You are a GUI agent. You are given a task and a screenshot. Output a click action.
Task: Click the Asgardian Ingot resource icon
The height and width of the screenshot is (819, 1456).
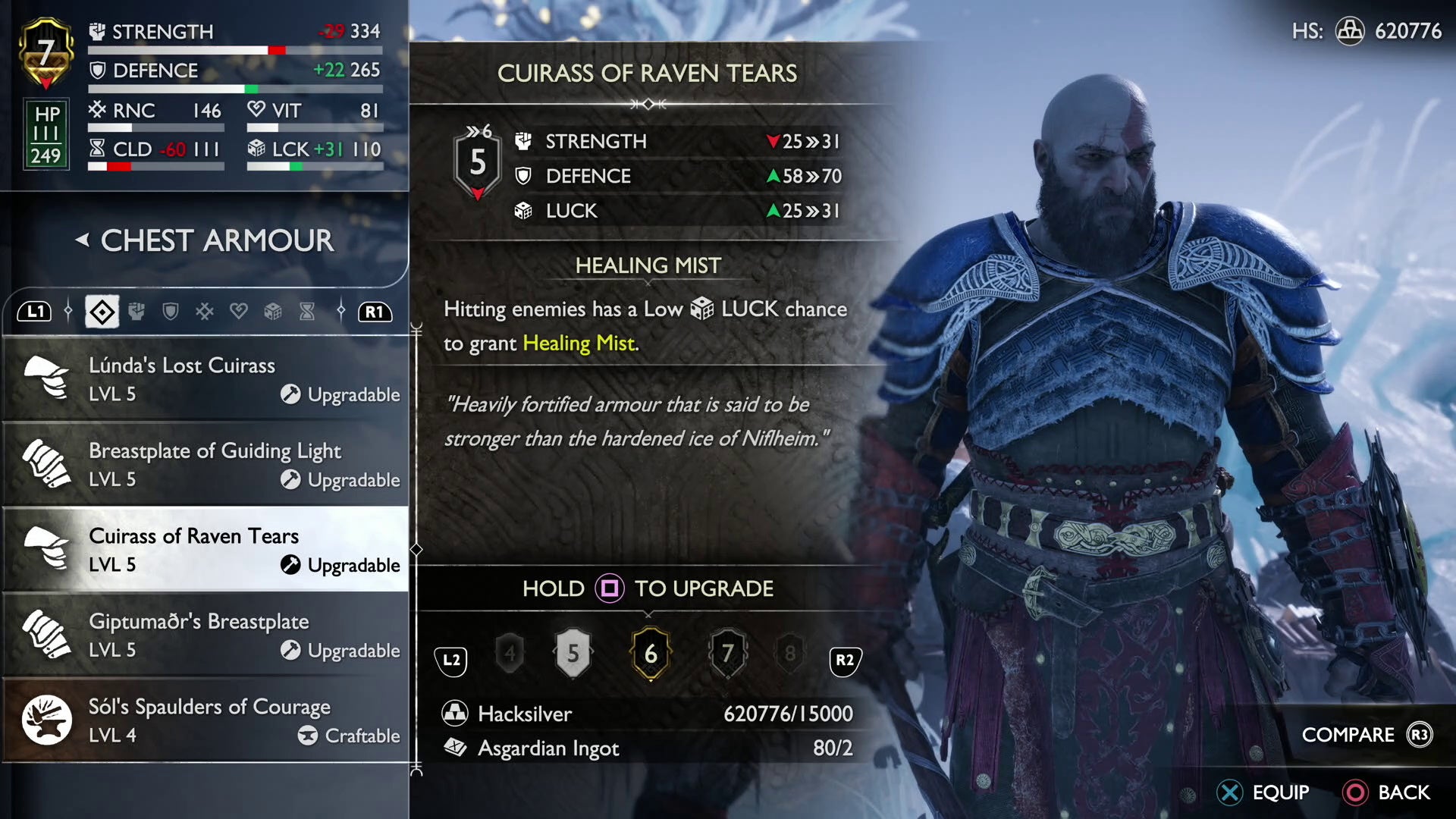pyautogui.click(x=455, y=748)
